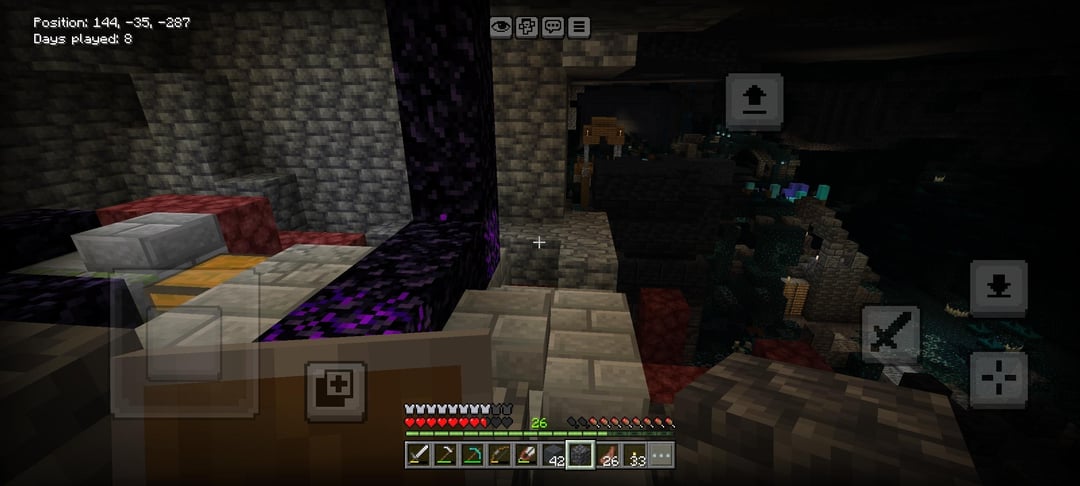Select the iron sword hotbar slot
Image resolution: width=1080 pixels, height=486 pixels.
point(418,455)
